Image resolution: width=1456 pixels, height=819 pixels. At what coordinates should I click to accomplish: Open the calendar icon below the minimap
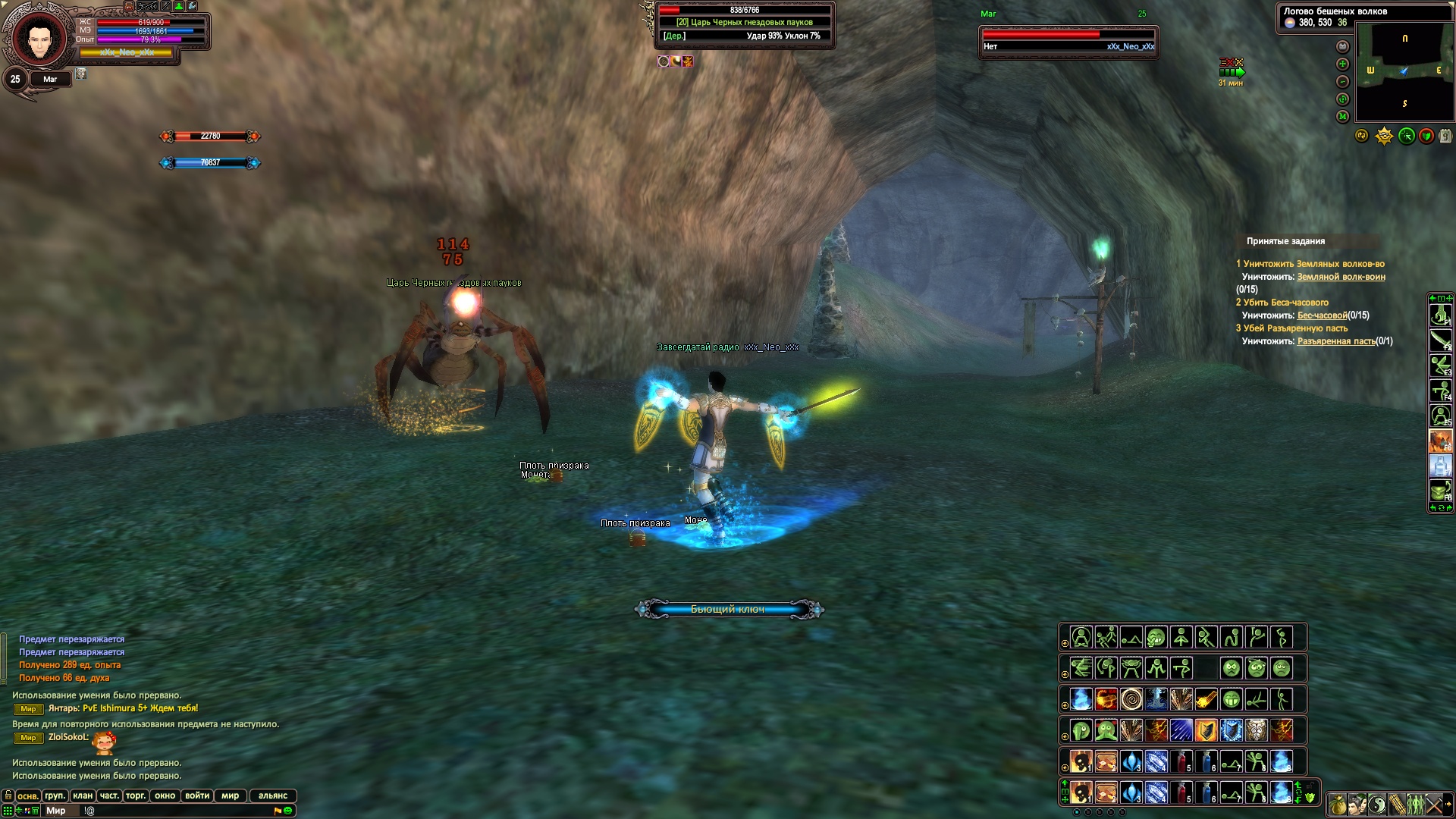(1445, 136)
